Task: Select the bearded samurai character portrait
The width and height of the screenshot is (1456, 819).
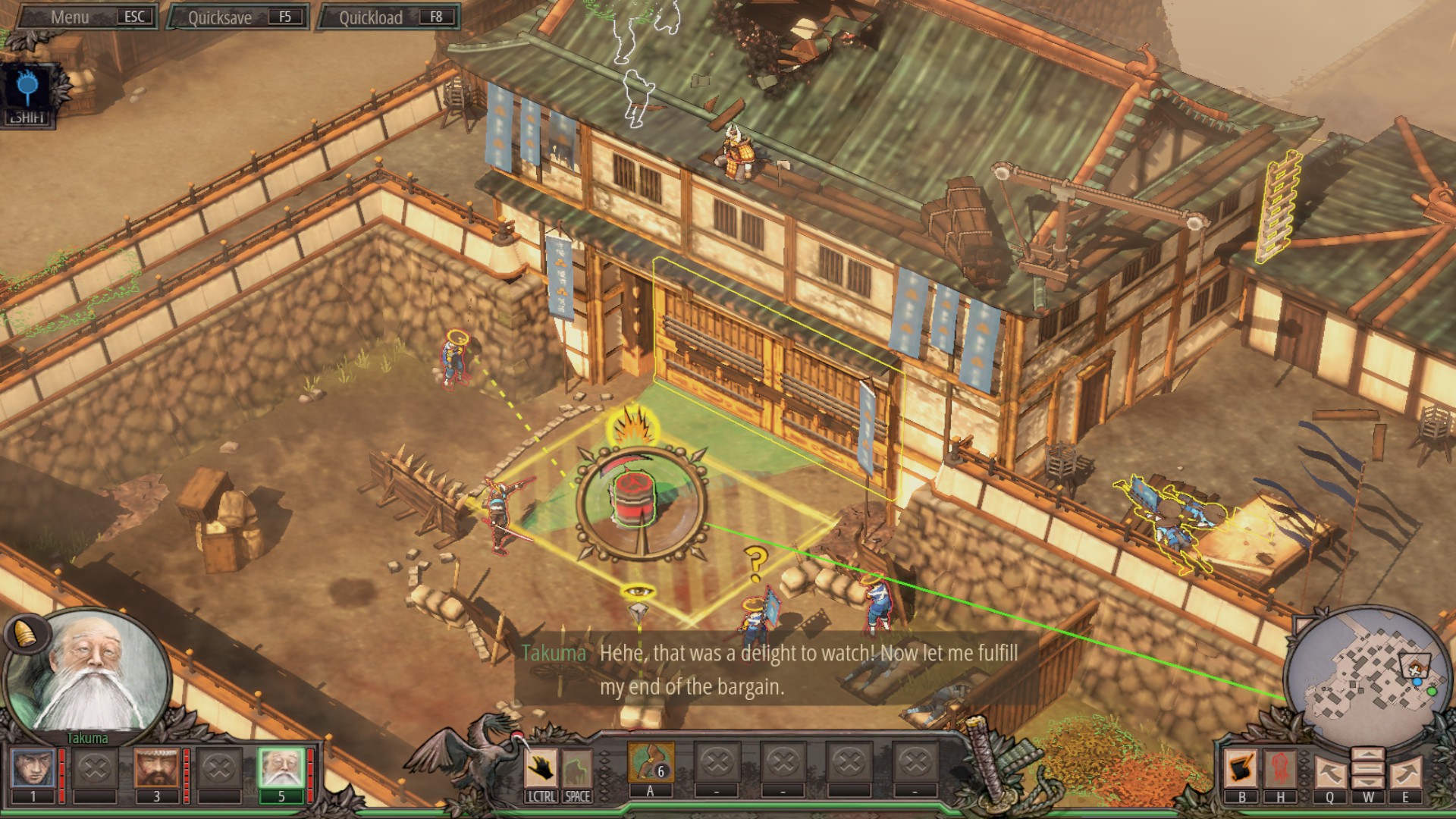Action: coord(157,767)
